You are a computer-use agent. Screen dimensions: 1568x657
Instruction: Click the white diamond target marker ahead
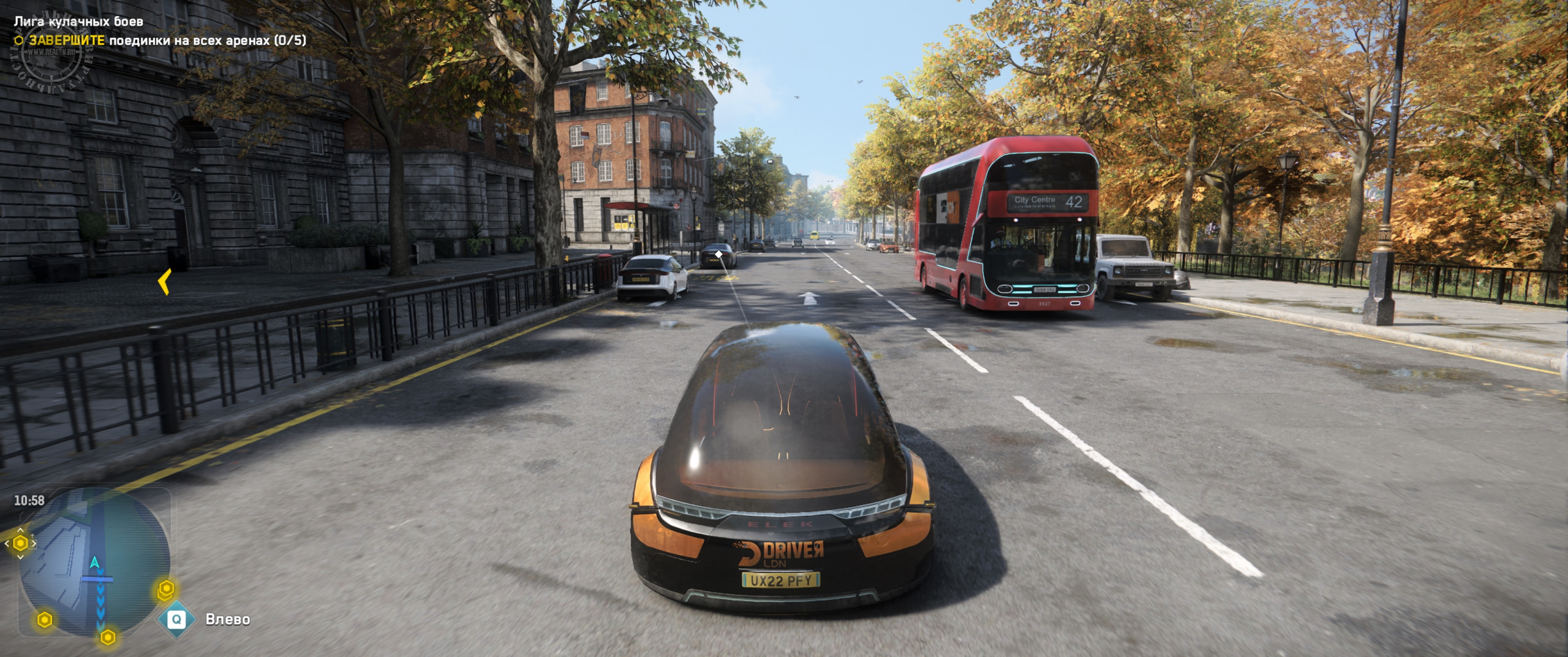click(x=718, y=254)
